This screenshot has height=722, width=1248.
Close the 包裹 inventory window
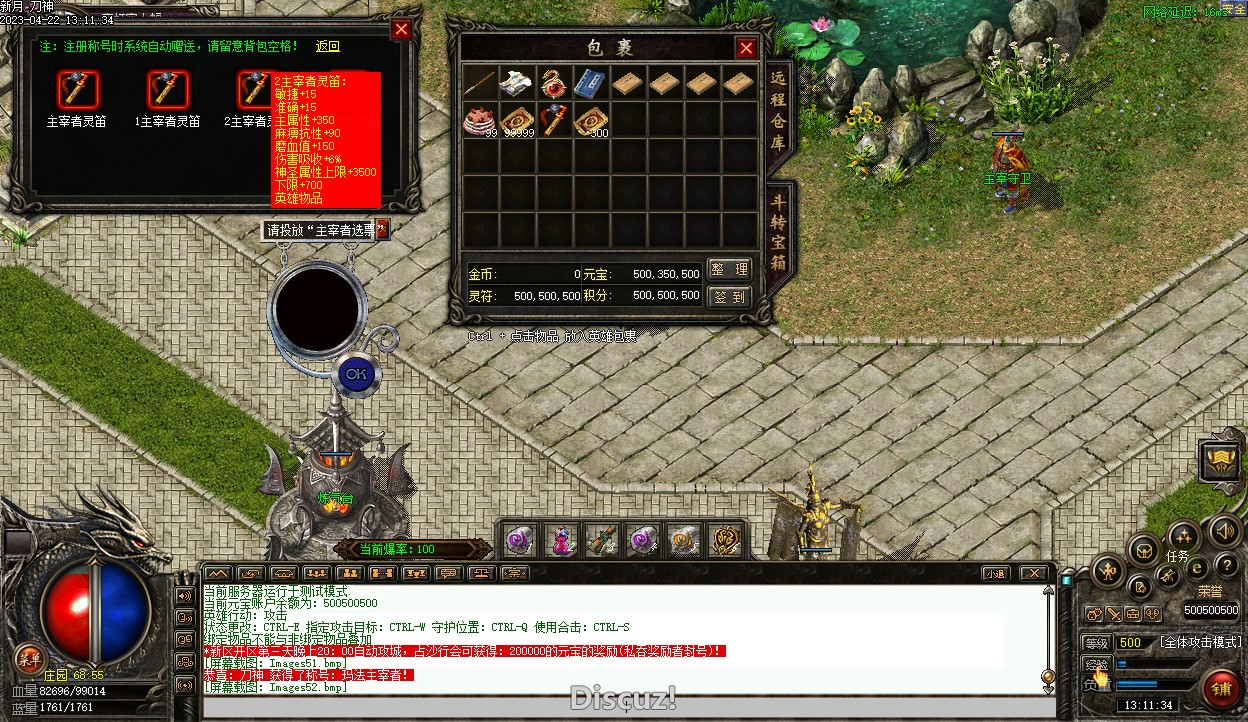746,48
